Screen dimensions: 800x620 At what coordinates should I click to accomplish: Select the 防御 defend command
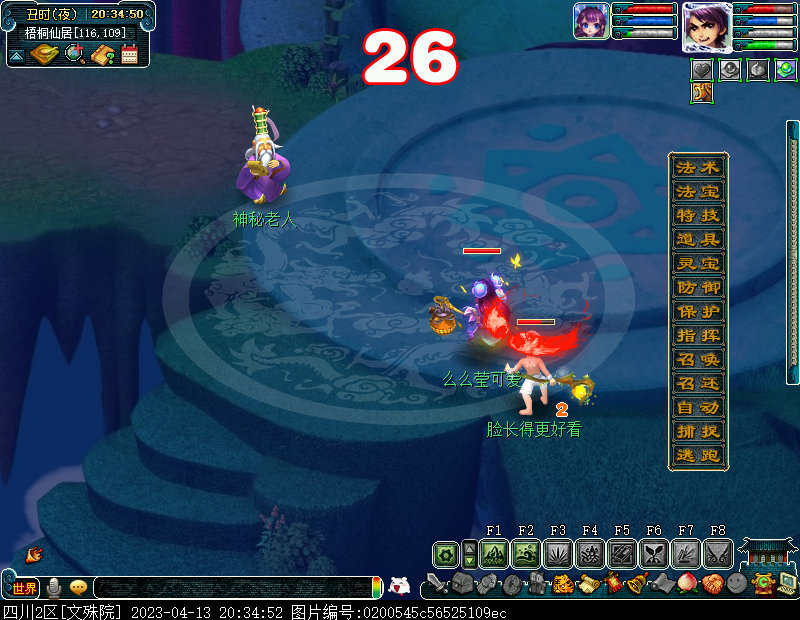pyautogui.click(x=697, y=288)
